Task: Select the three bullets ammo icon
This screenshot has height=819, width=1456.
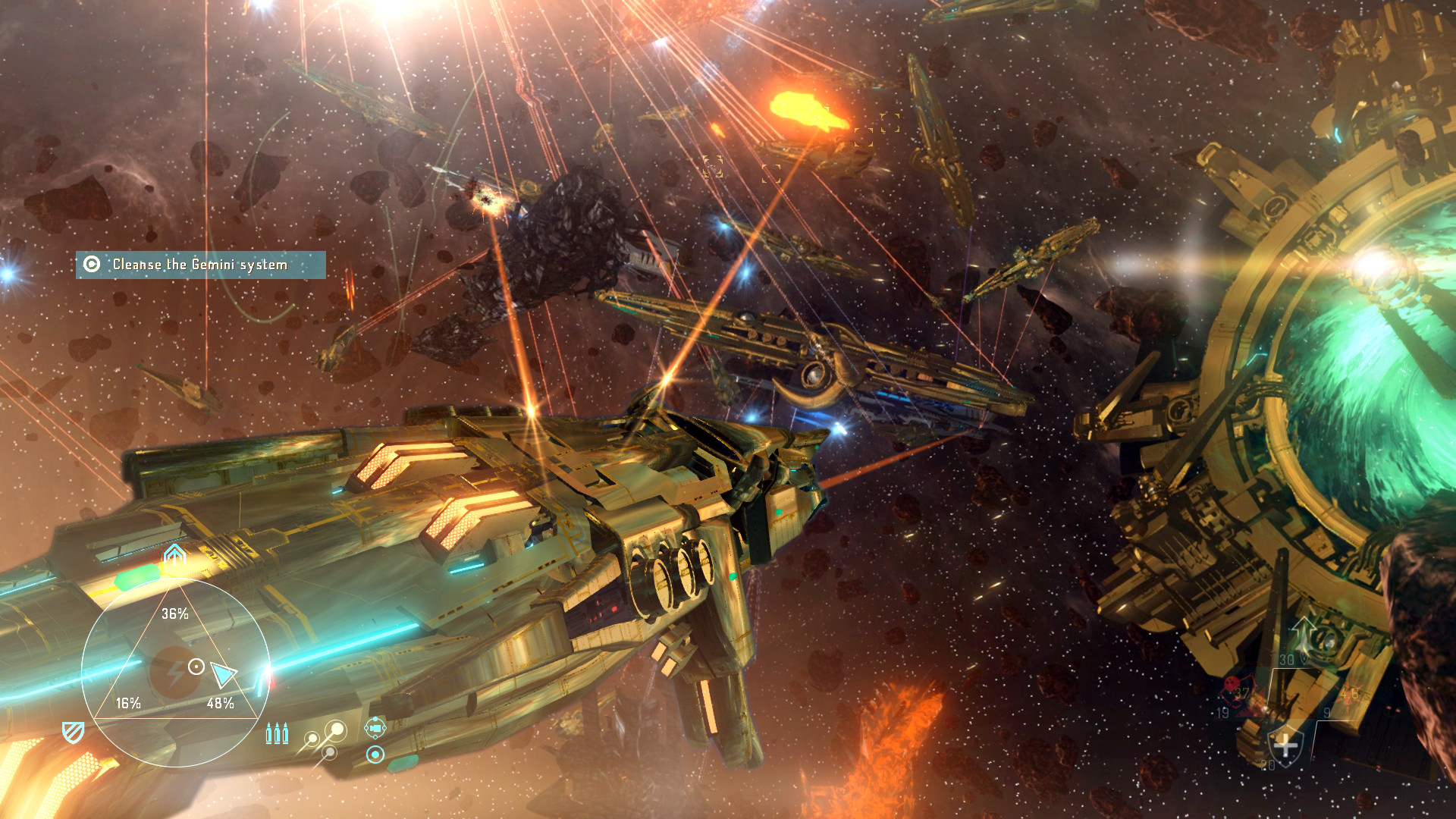Action: tap(277, 733)
